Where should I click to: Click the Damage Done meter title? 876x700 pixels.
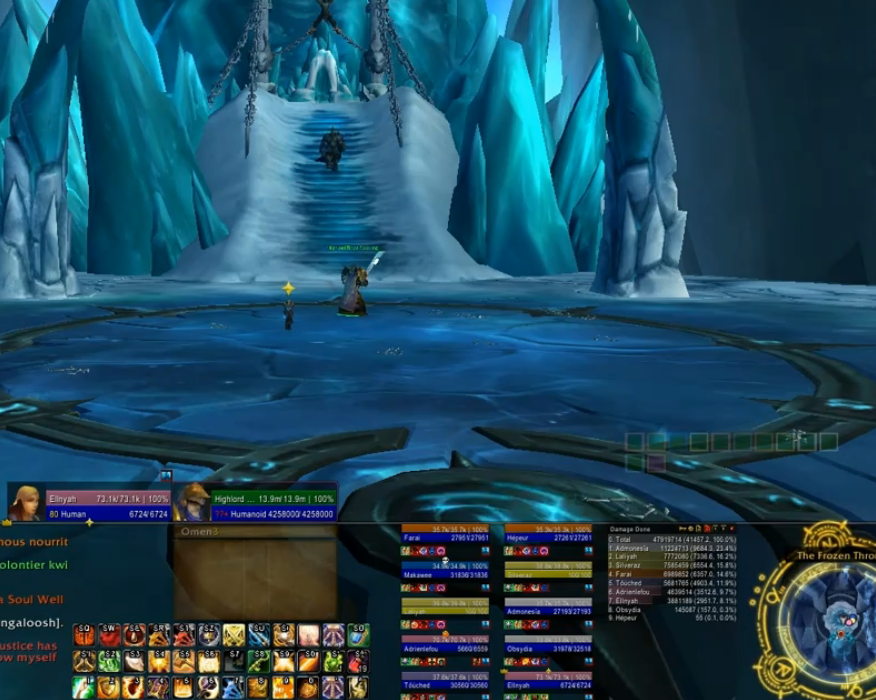[x=632, y=528]
